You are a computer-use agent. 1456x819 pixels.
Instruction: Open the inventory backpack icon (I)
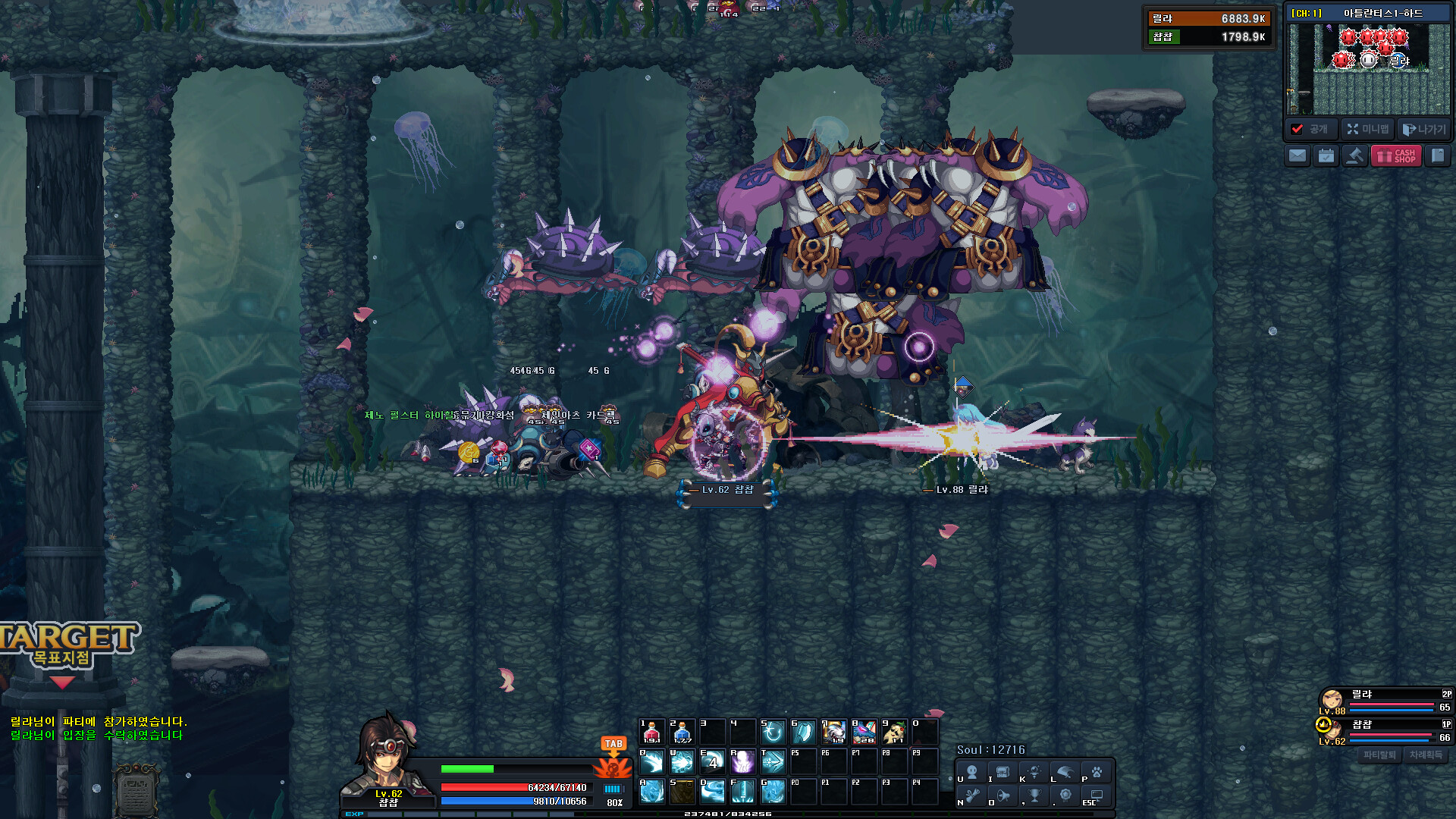pyautogui.click(x=1003, y=773)
